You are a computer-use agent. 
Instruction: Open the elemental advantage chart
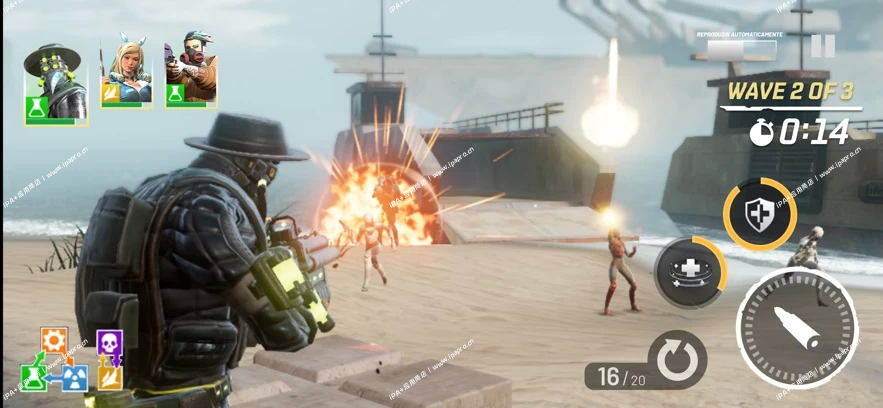click(x=70, y=359)
